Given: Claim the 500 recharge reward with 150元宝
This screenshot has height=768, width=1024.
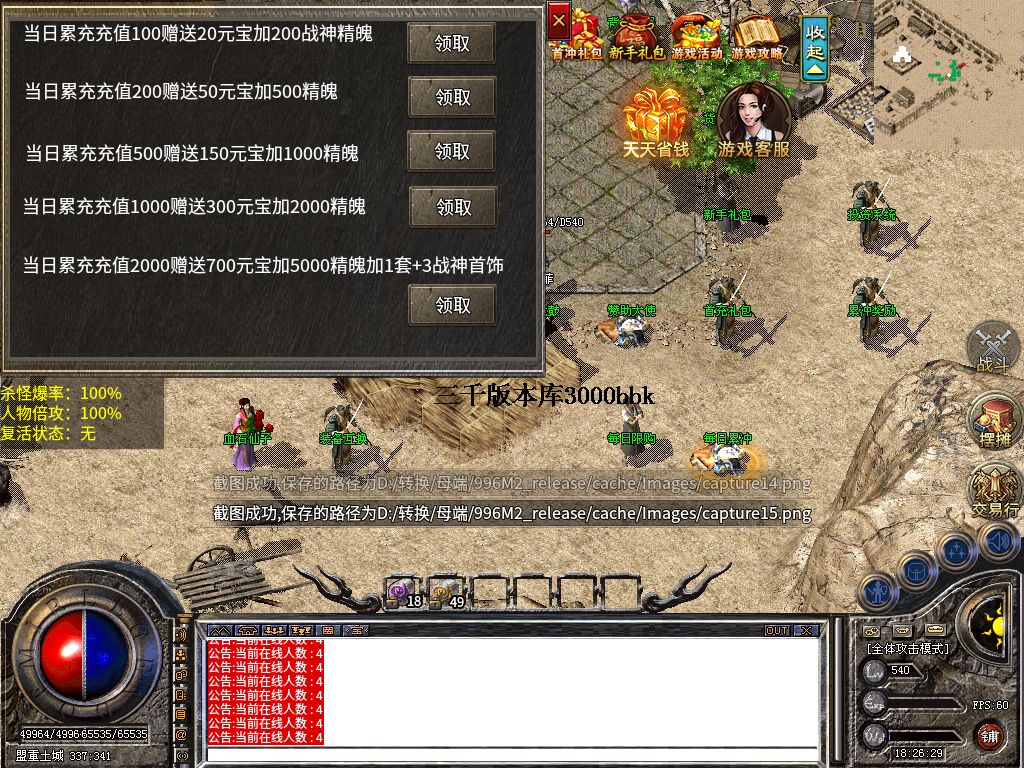Looking at the screenshot, I should point(452,151).
